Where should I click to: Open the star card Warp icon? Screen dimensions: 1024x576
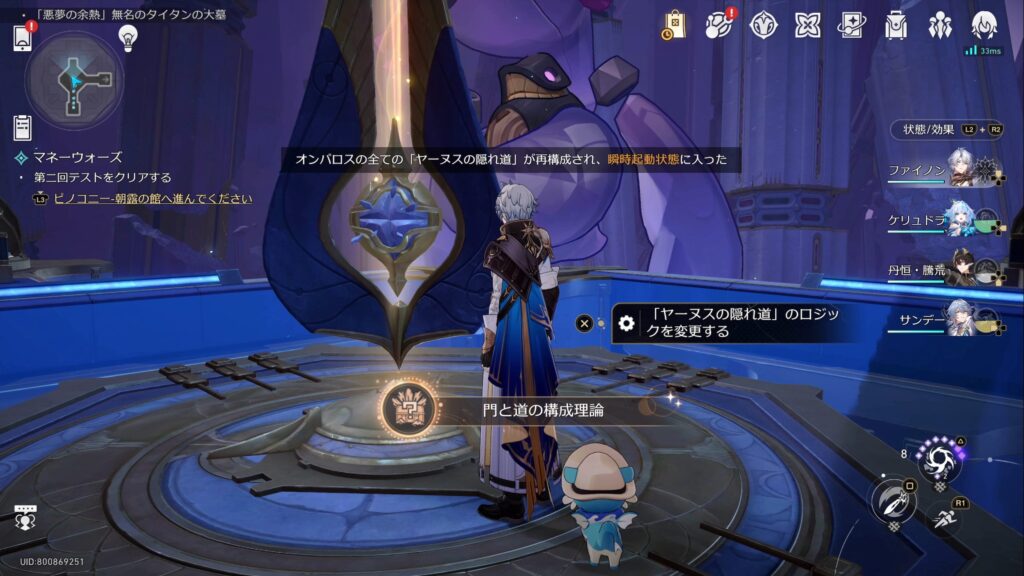click(851, 25)
